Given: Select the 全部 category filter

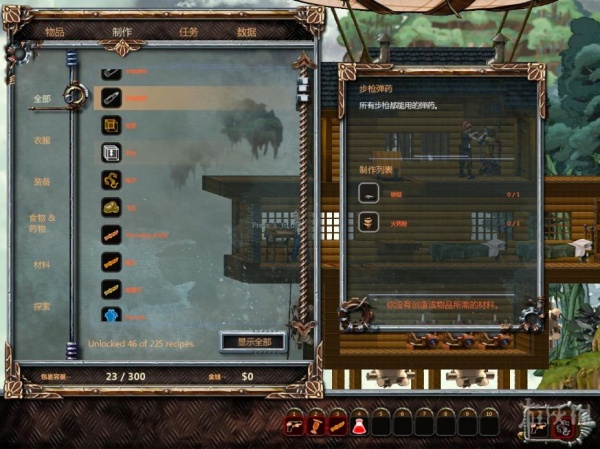Looking at the screenshot, I should click(41, 98).
